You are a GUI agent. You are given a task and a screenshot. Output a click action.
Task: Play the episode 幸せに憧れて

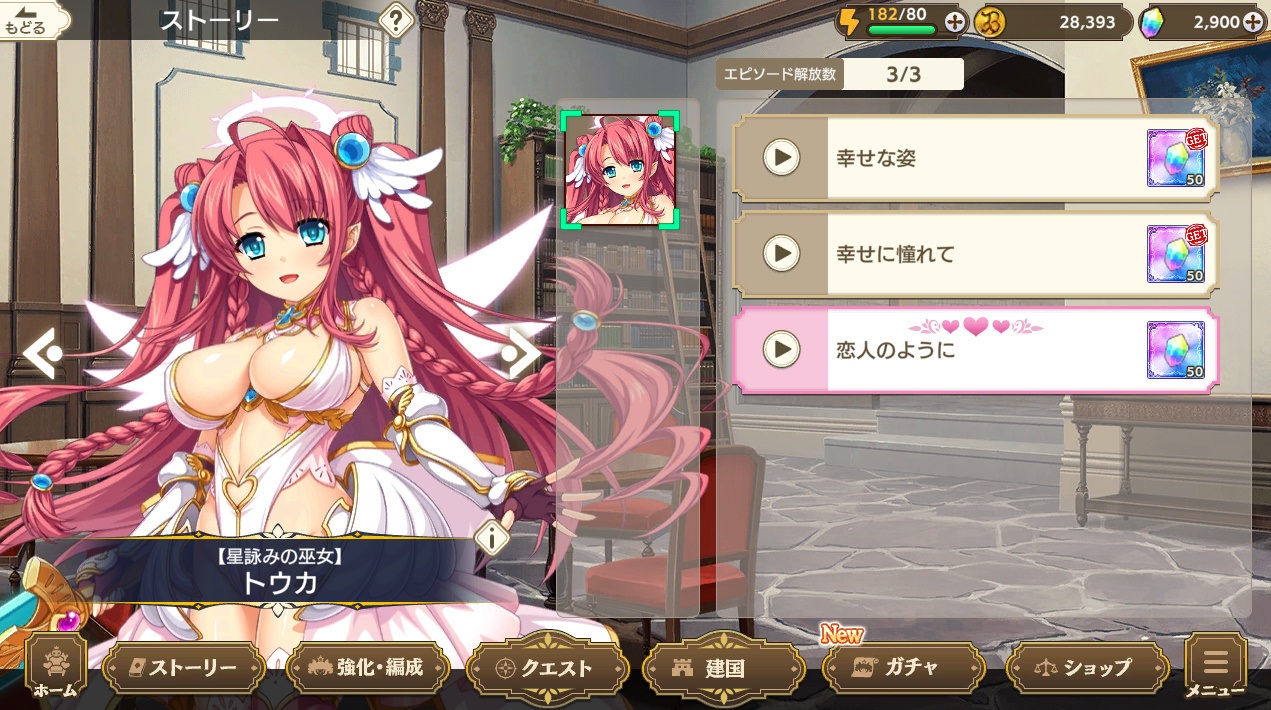(781, 254)
